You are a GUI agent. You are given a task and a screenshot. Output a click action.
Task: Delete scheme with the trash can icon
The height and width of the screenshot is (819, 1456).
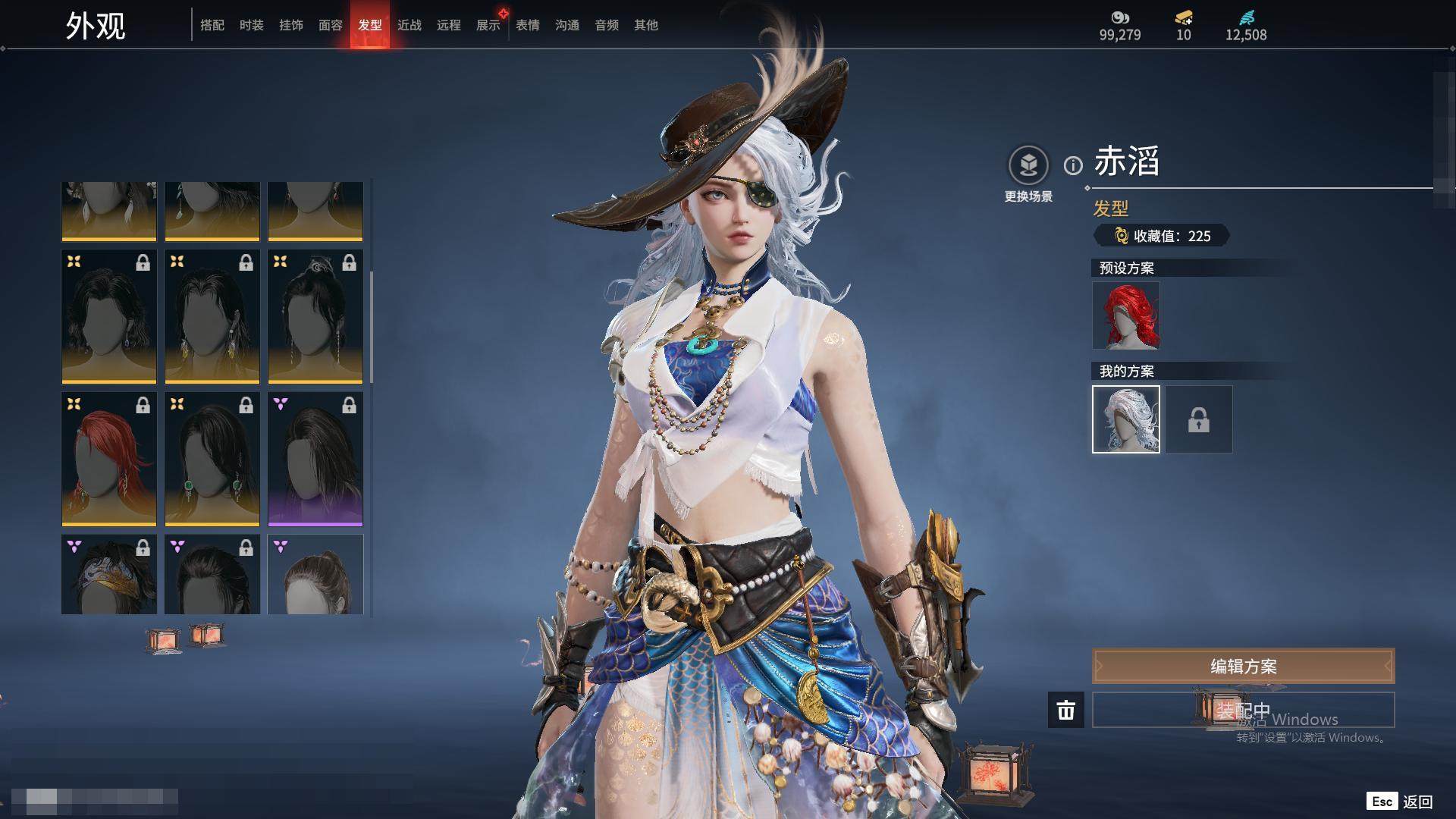click(x=1066, y=710)
